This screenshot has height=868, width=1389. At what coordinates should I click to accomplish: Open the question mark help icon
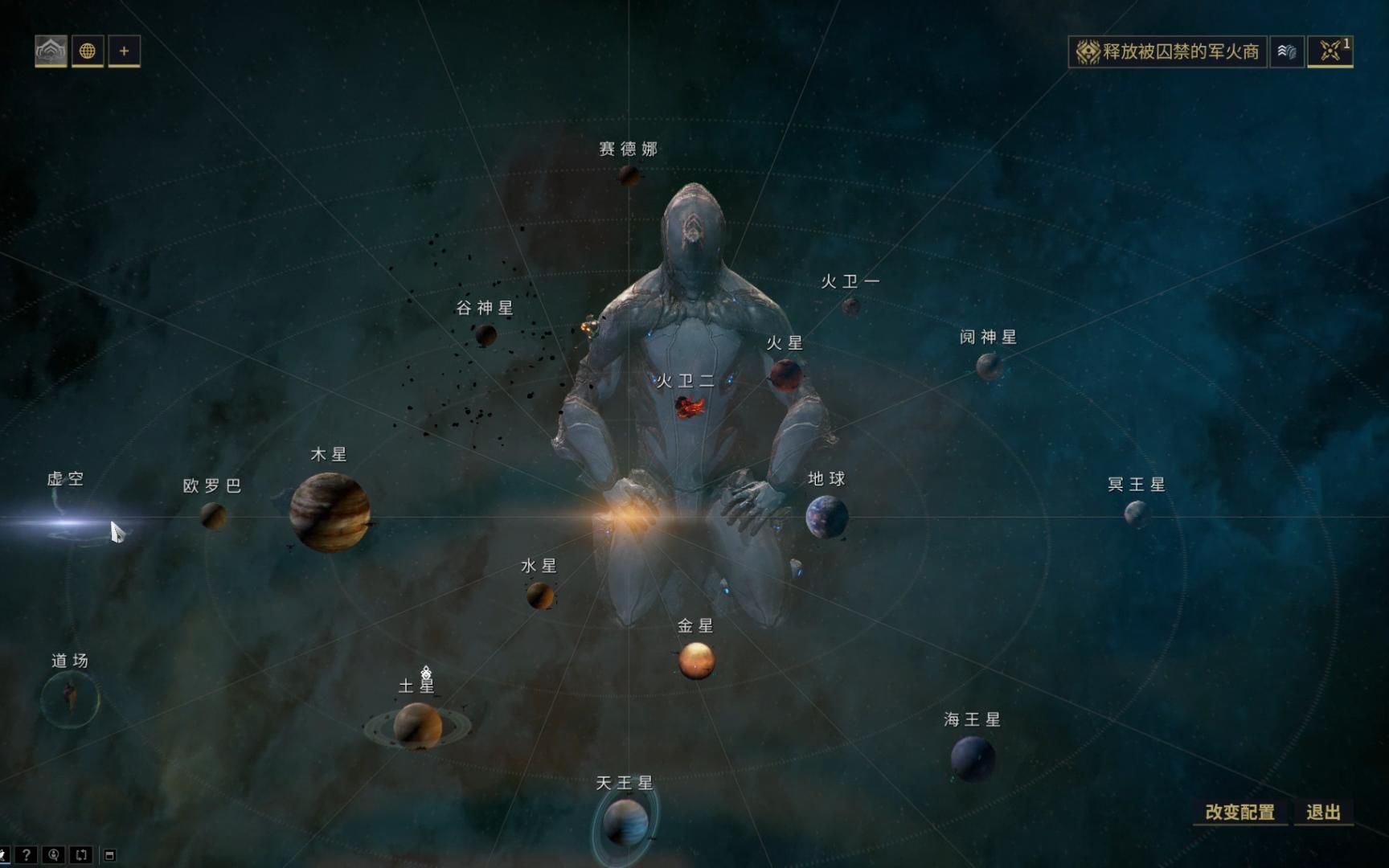[27, 857]
